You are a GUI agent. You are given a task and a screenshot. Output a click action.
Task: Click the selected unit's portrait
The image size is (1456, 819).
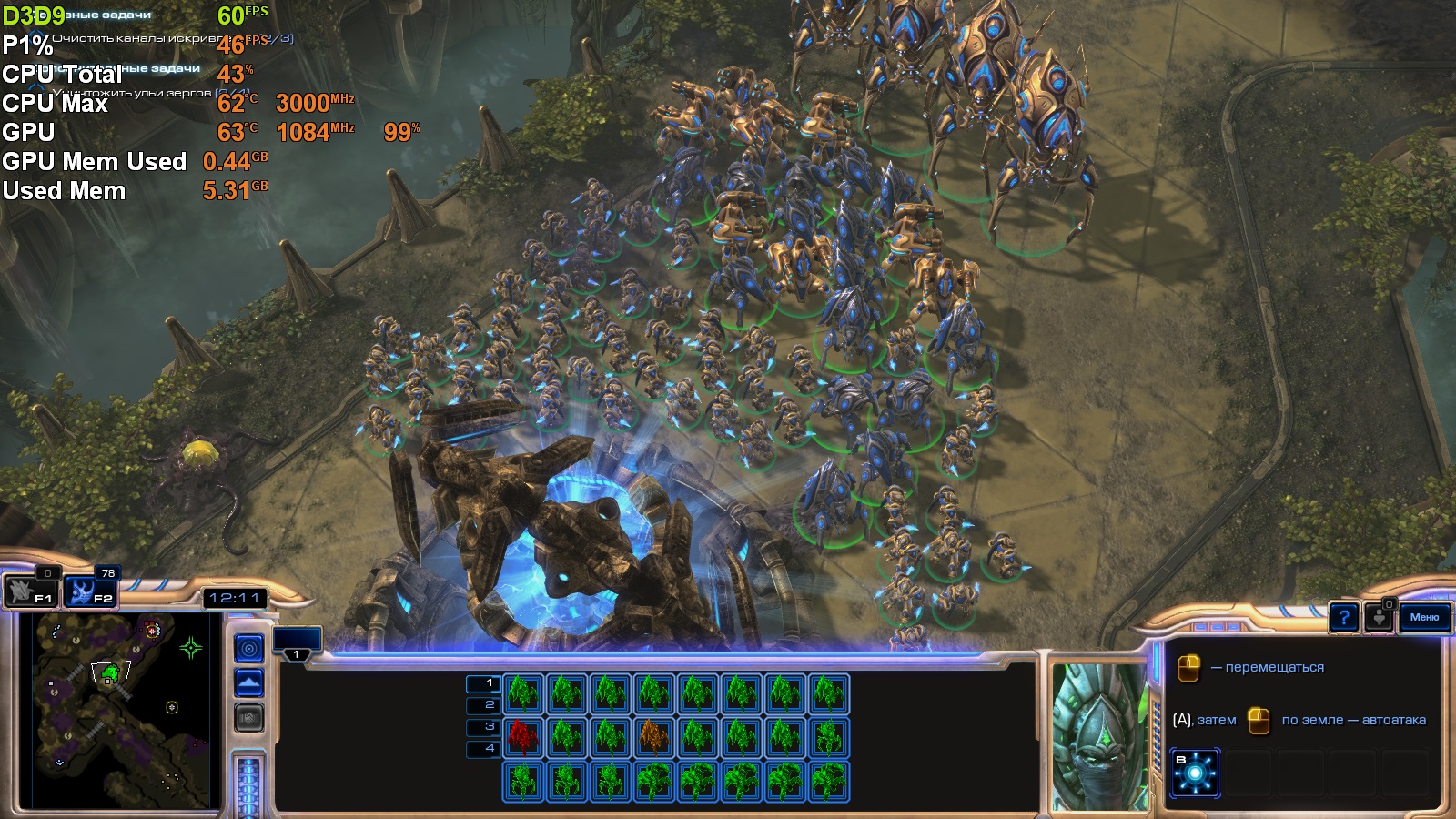click(x=1099, y=735)
